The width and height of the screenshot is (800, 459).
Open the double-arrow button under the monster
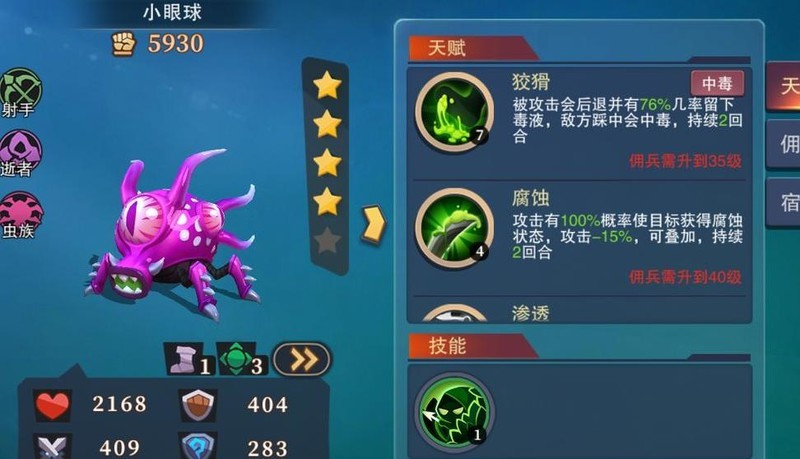[301, 359]
